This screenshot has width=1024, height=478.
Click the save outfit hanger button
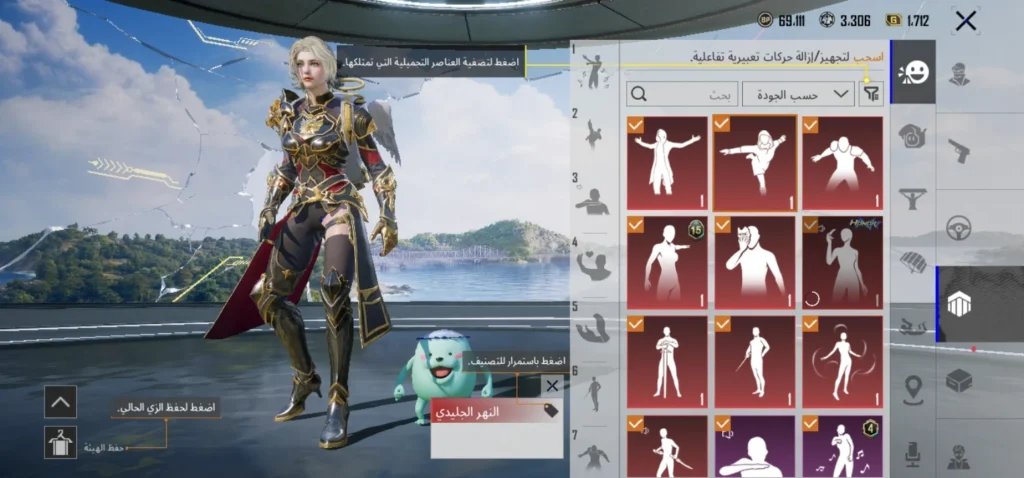click(60, 442)
